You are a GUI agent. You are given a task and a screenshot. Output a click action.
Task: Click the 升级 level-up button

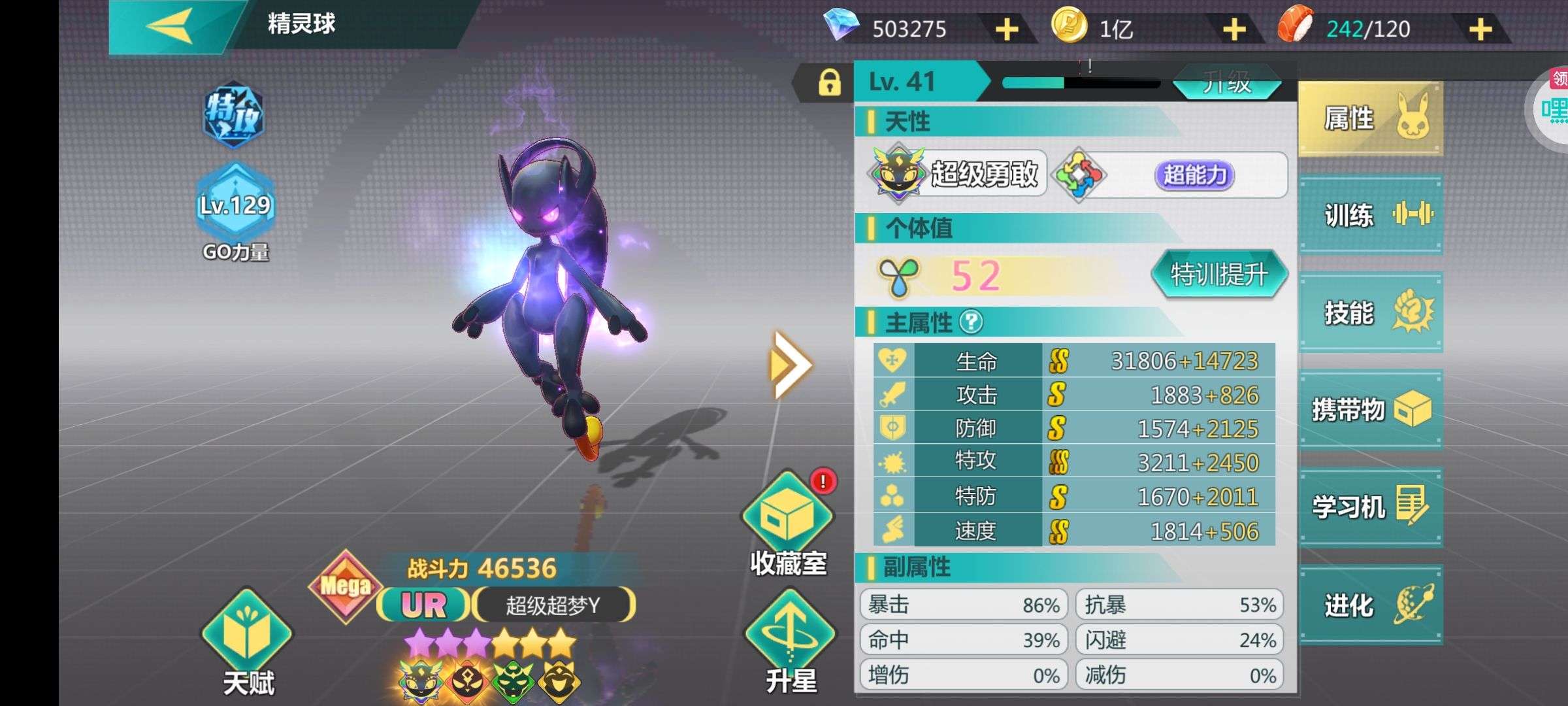click(1226, 84)
